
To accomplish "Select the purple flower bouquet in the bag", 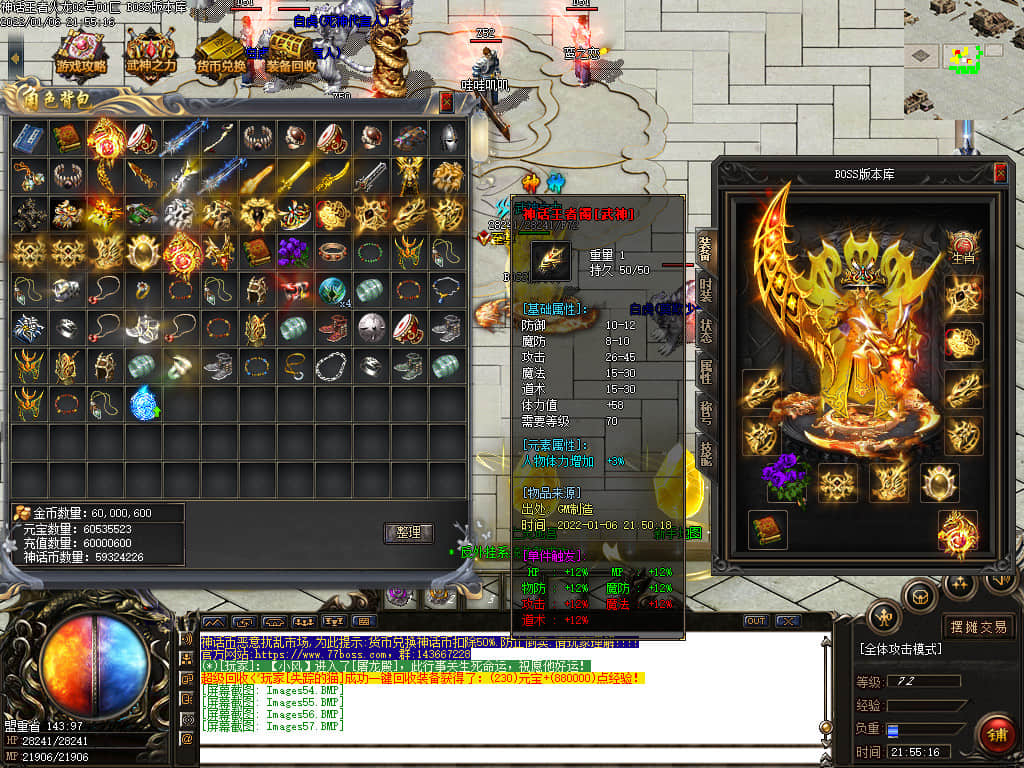I will [294, 252].
